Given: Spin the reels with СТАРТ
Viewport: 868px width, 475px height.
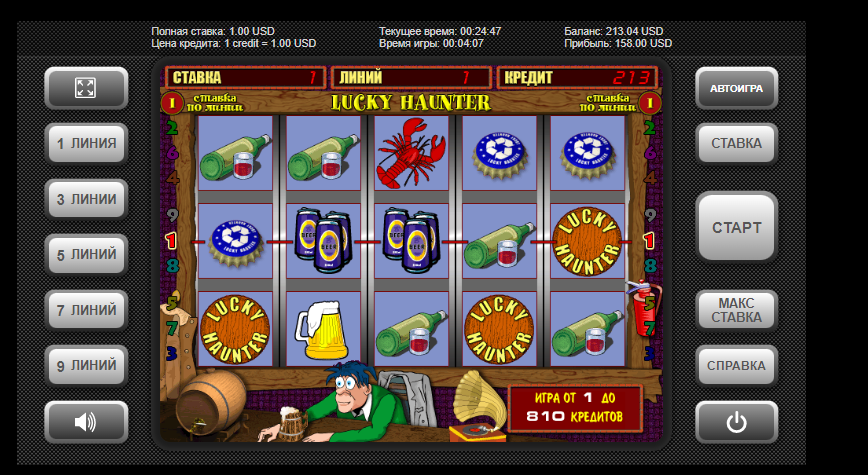Looking at the screenshot, I should (x=736, y=227).
